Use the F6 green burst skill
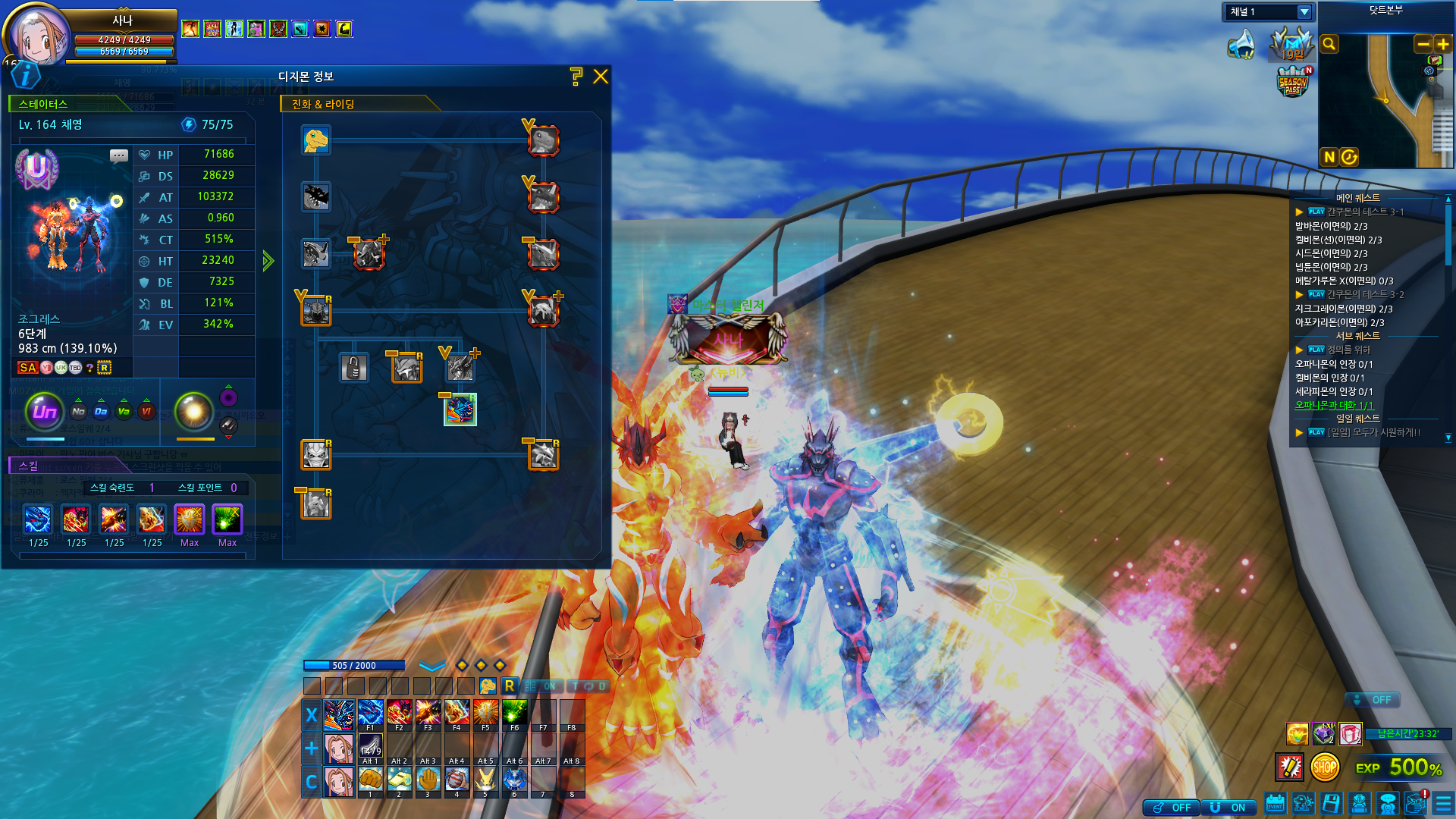This screenshot has height=819, width=1456. pyautogui.click(x=514, y=714)
